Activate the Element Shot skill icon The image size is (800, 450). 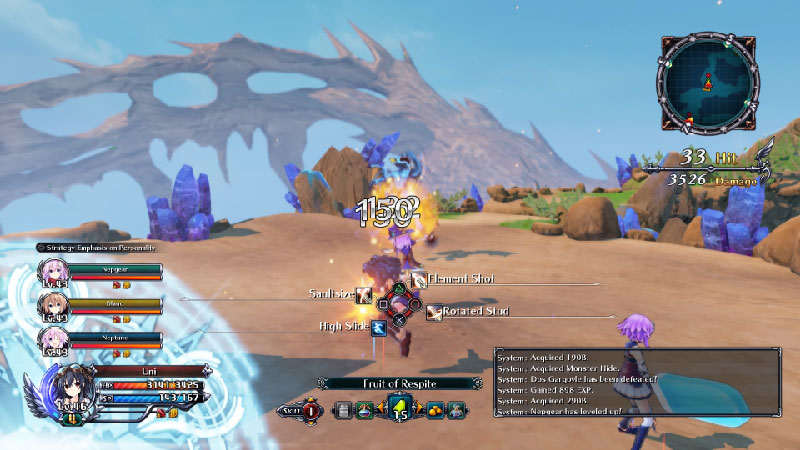tap(417, 282)
